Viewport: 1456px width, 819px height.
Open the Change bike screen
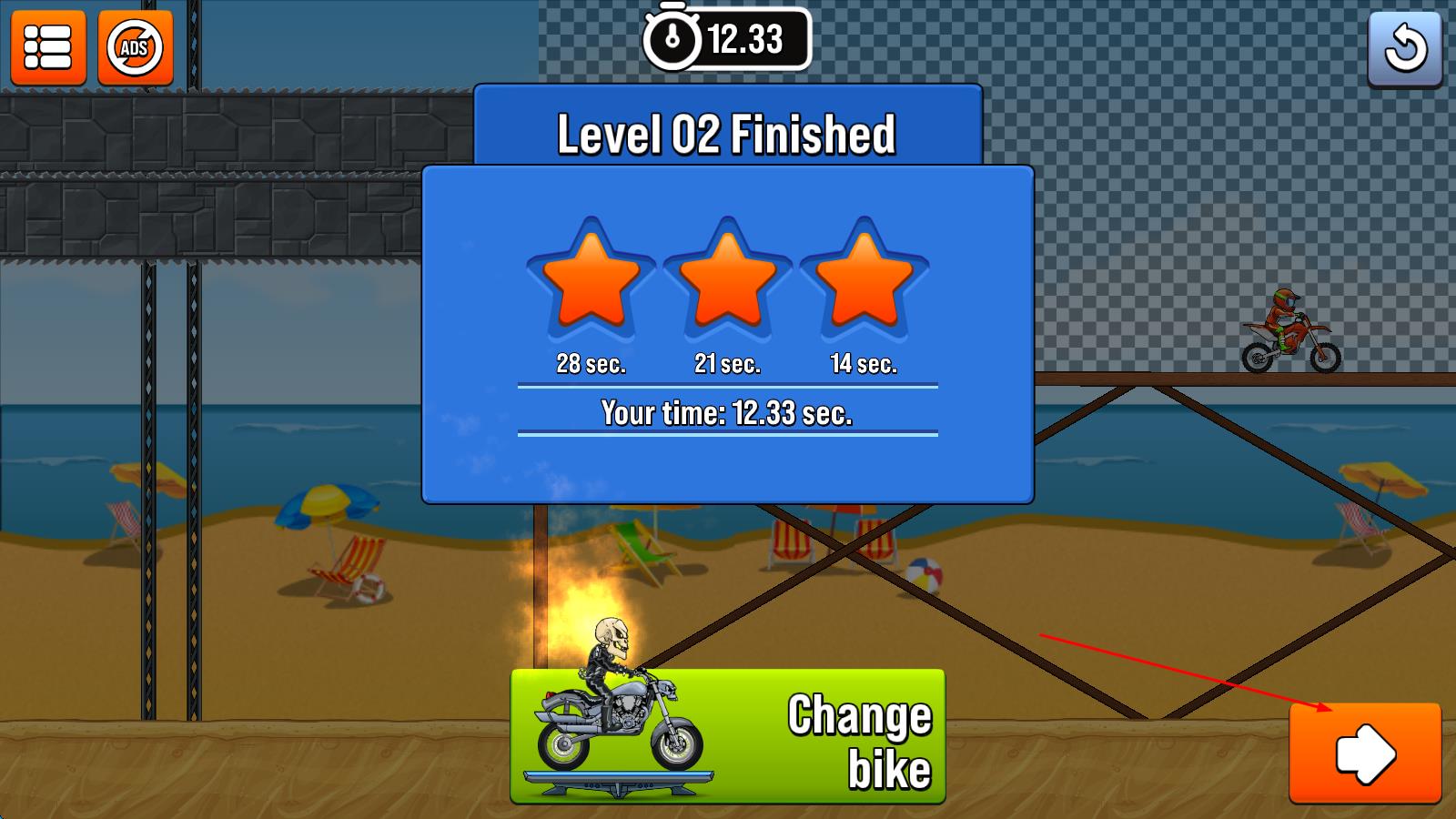pyautogui.click(x=727, y=737)
